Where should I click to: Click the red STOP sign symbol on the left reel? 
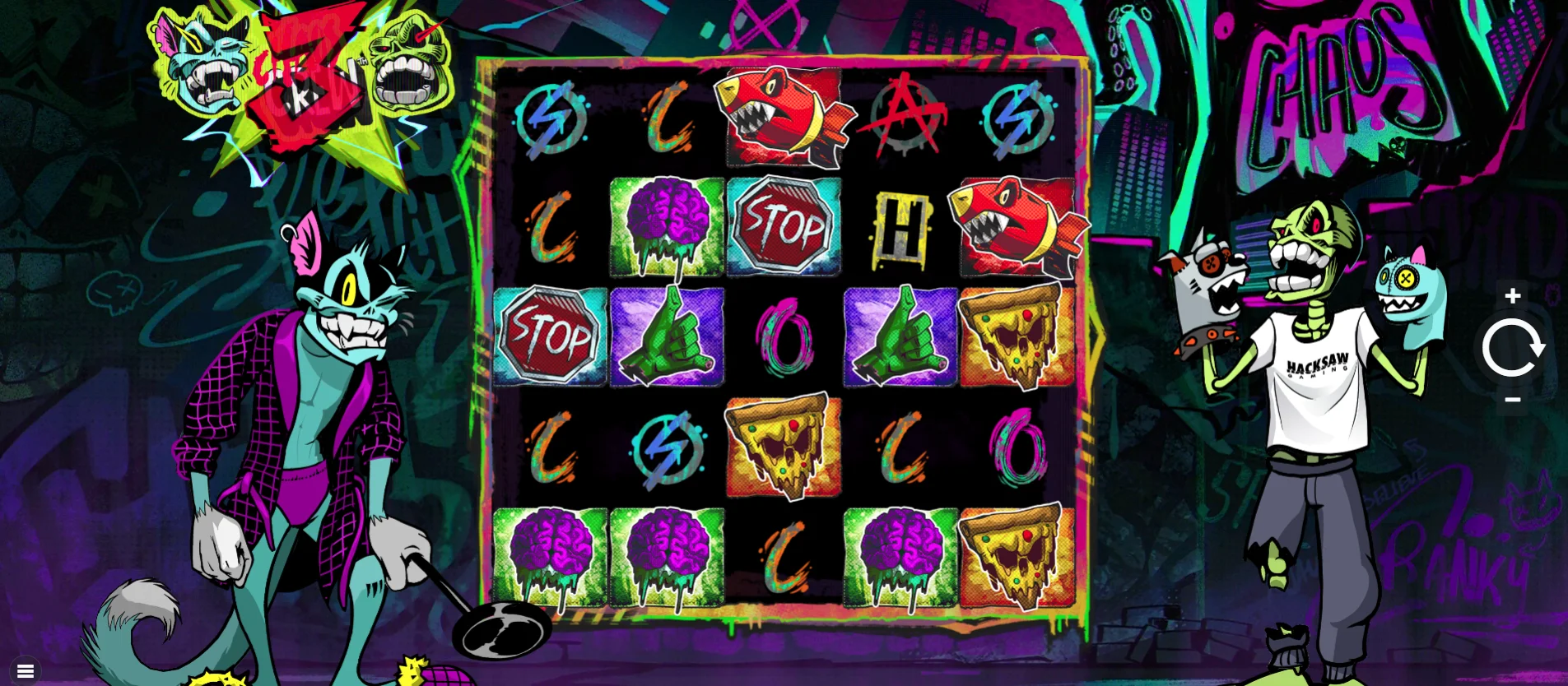tap(550, 336)
